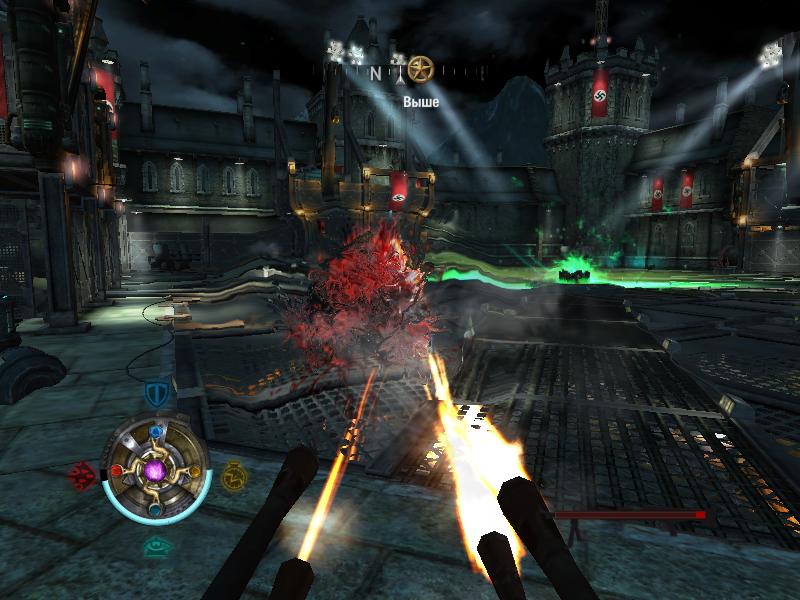Click the gold star objective marker on compass
800x600 pixels.
[x=420, y=69]
